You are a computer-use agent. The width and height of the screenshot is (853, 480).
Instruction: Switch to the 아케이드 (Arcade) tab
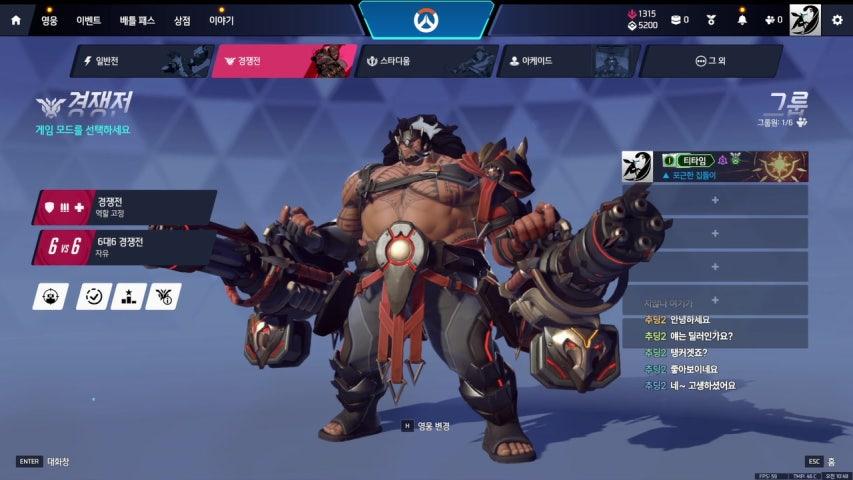pyautogui.click(x=566, y=61)
